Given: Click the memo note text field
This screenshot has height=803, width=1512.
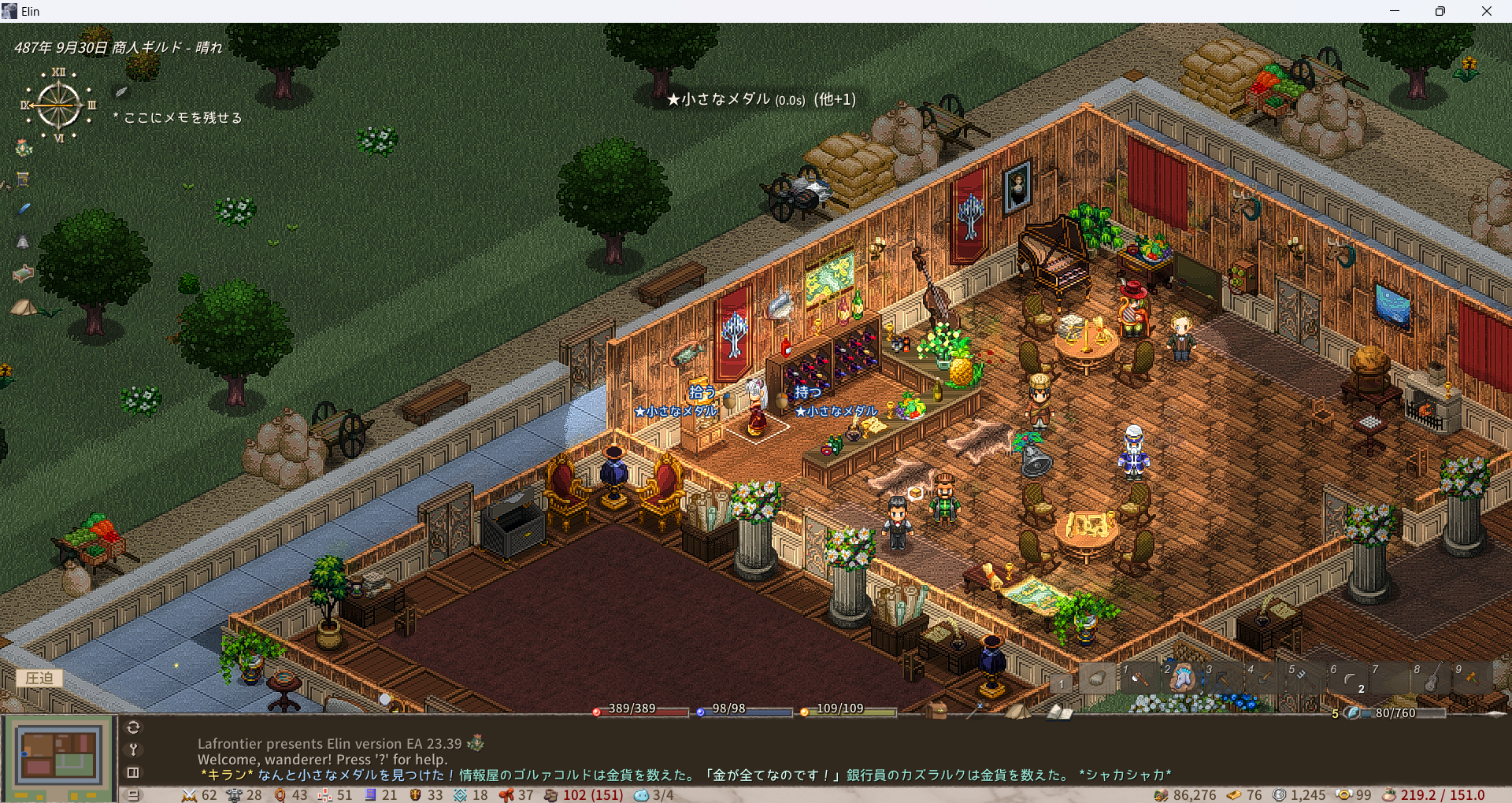Looking at the screenshot, I should 183,118.
